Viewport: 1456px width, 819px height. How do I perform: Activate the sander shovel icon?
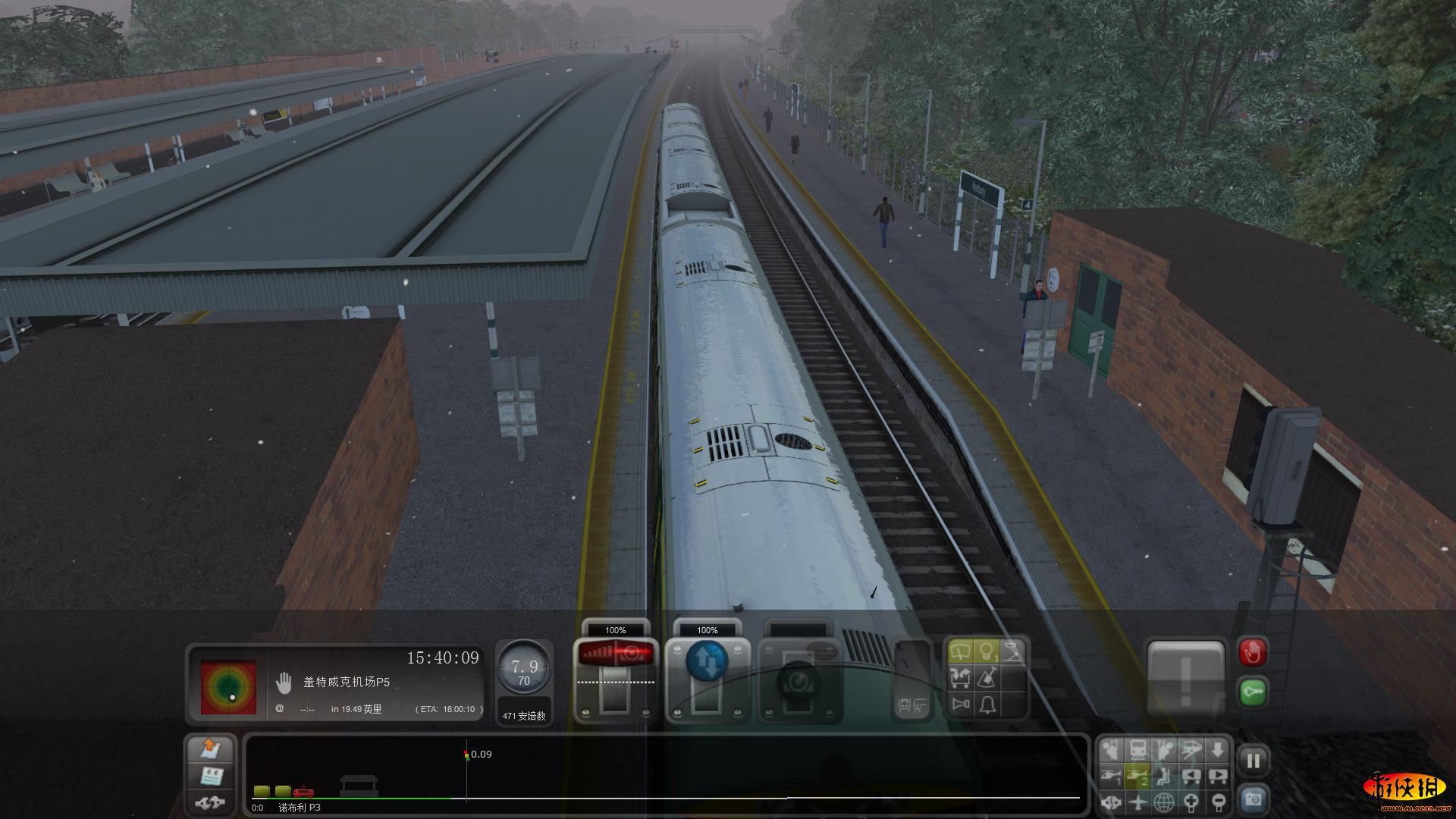987,677
